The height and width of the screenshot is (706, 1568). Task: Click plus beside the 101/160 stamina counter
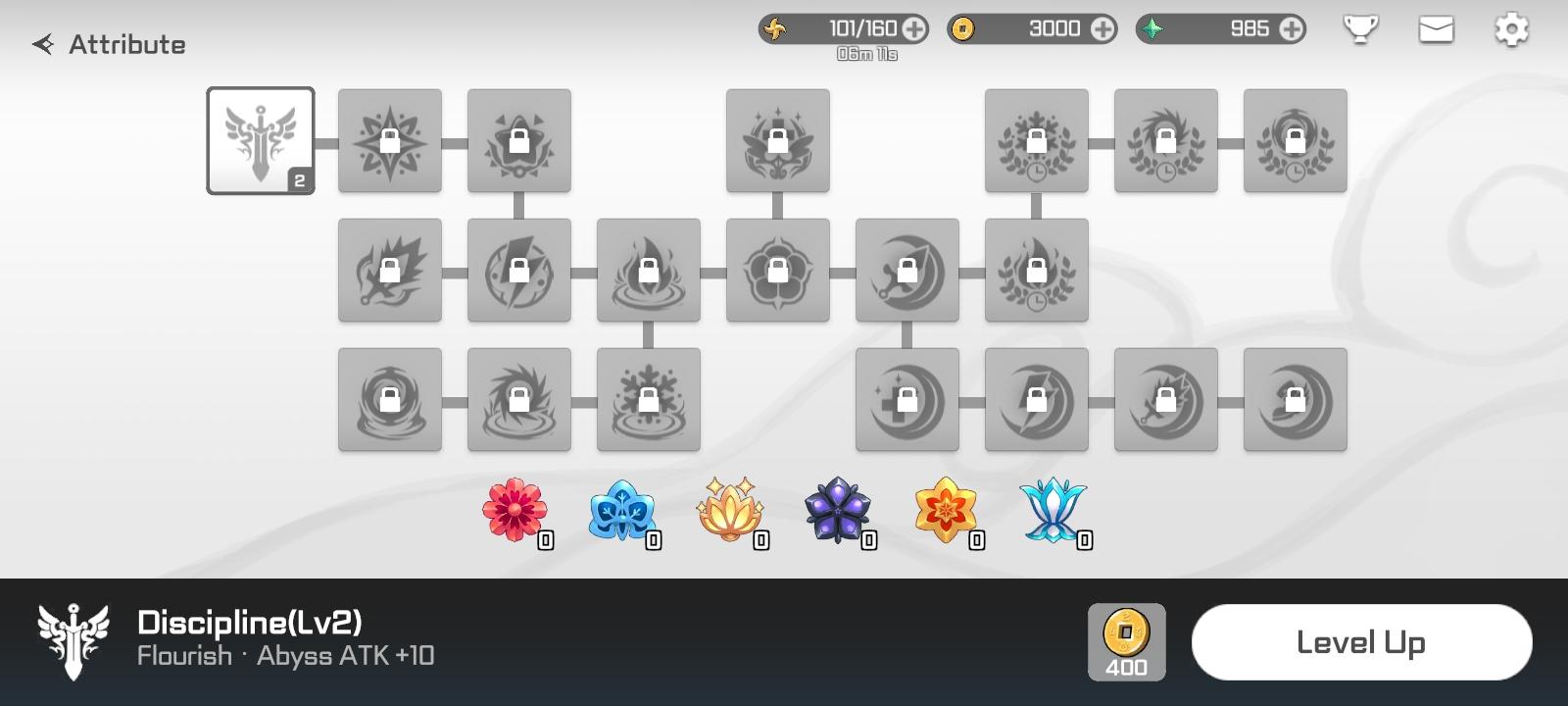click(x=913, y=28)
